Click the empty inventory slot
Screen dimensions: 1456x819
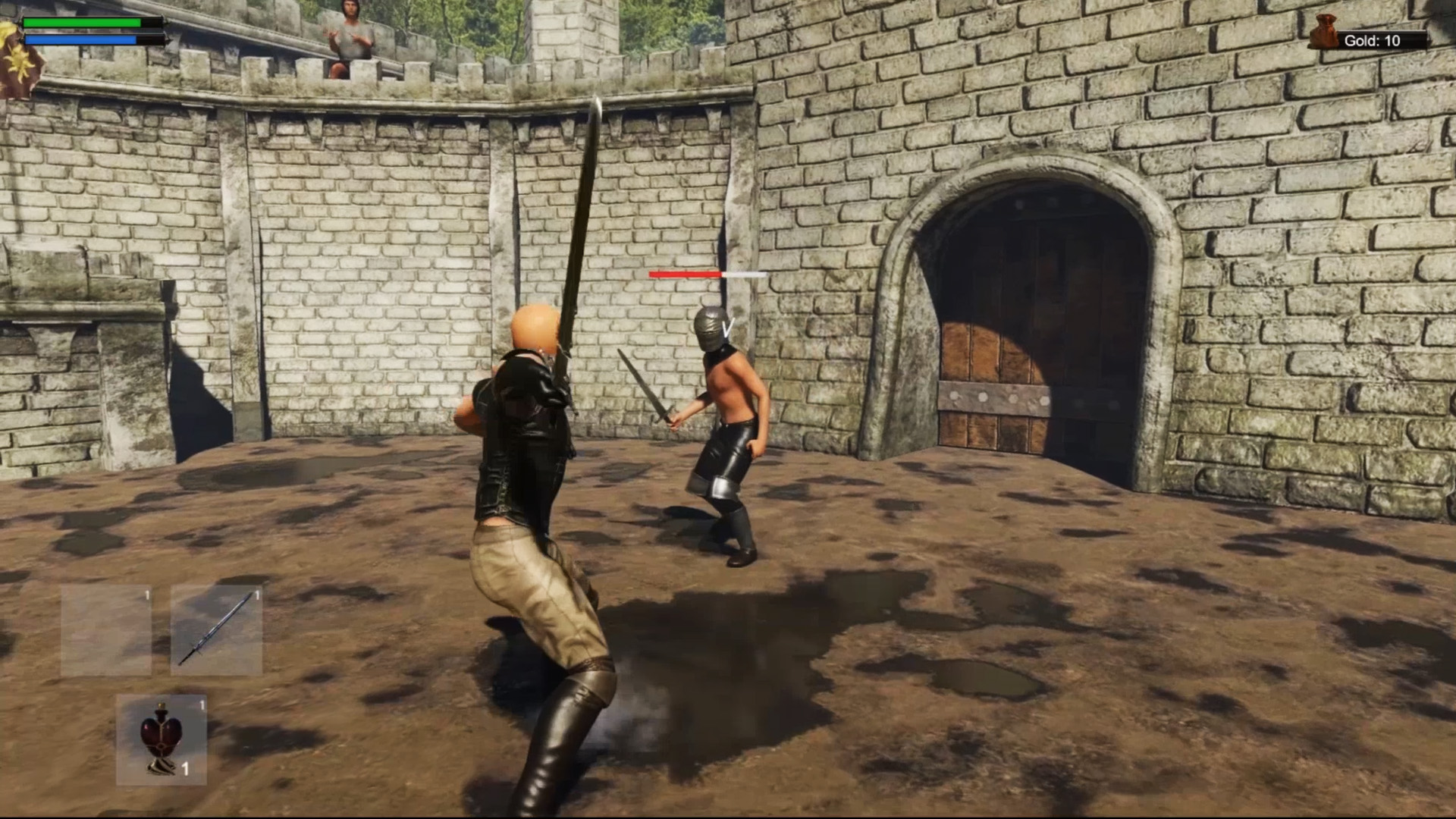[106, 629]
